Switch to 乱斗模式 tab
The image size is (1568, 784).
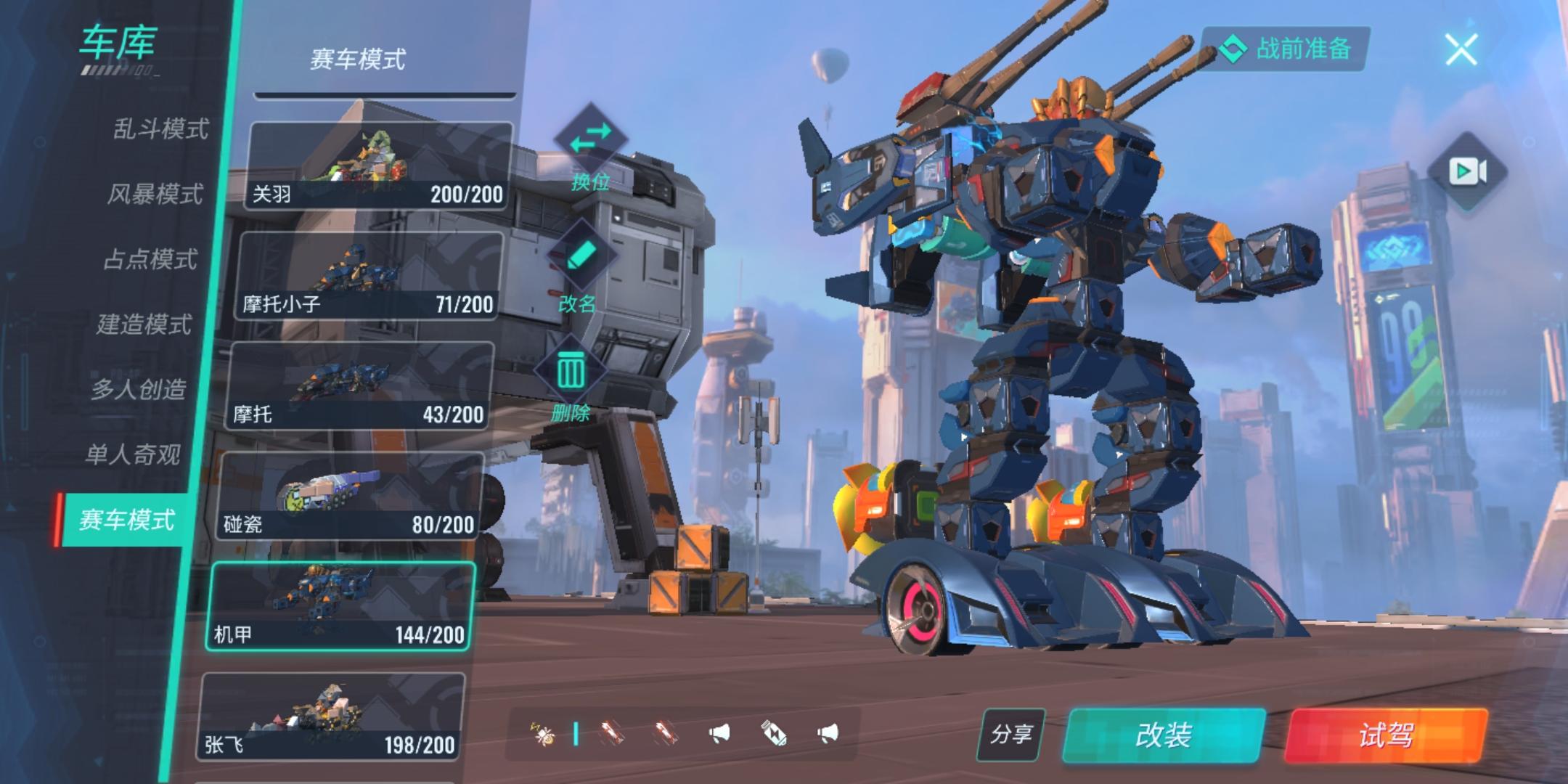(160, 129)
